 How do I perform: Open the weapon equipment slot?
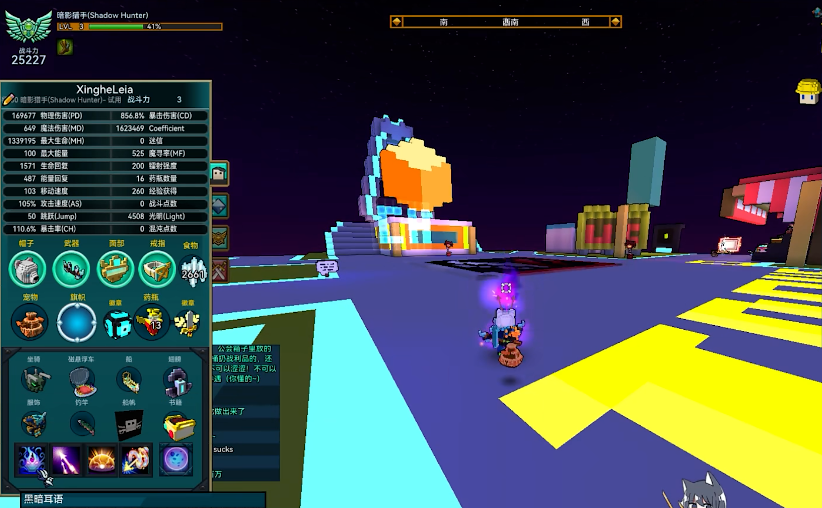72,268
